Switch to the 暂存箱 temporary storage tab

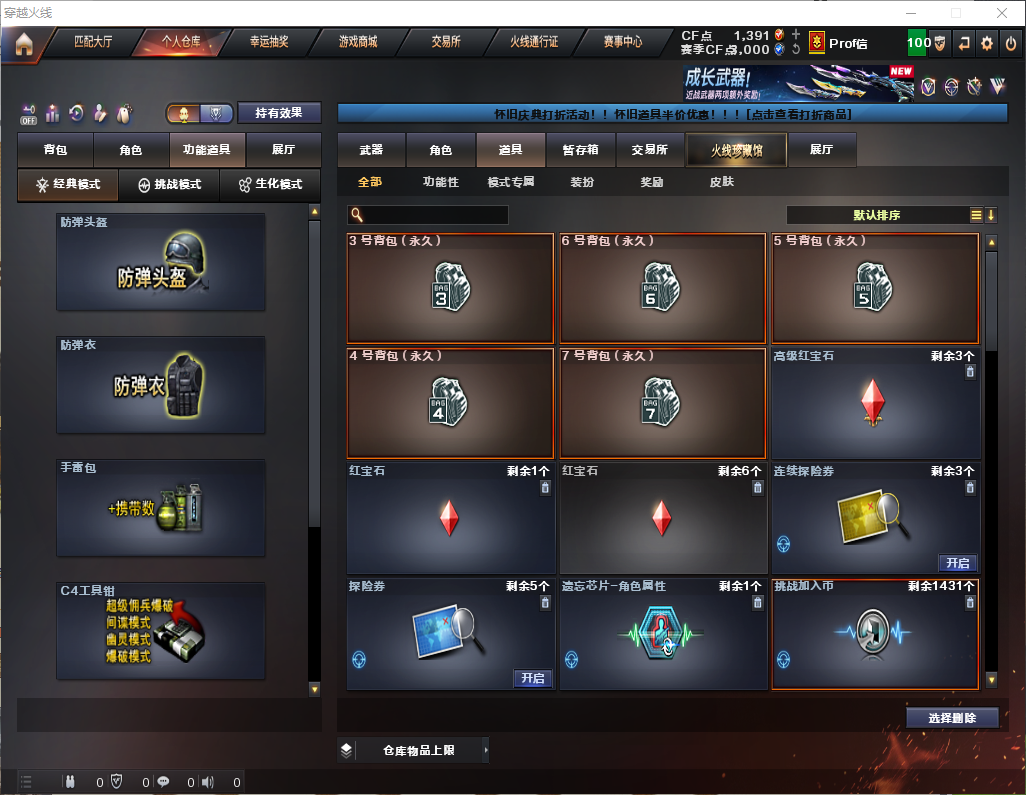click(x=580, y=150)
